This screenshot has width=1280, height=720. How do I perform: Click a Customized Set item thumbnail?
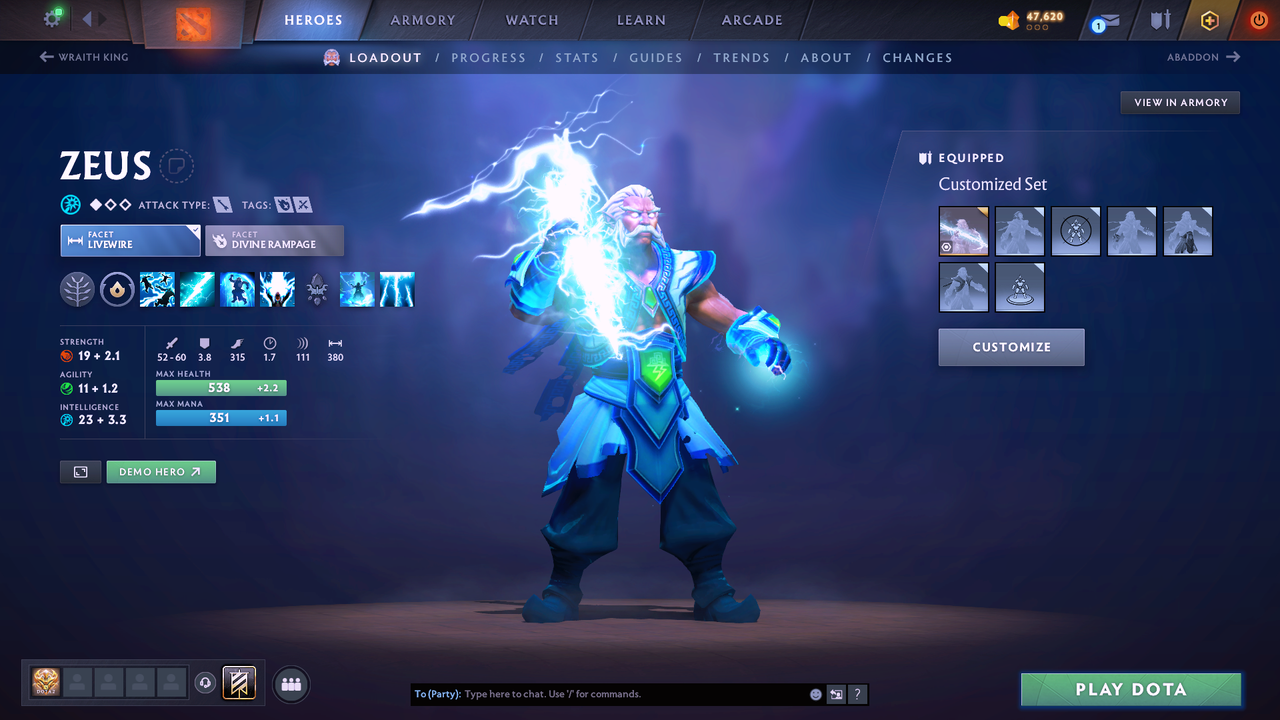[963, 231]
